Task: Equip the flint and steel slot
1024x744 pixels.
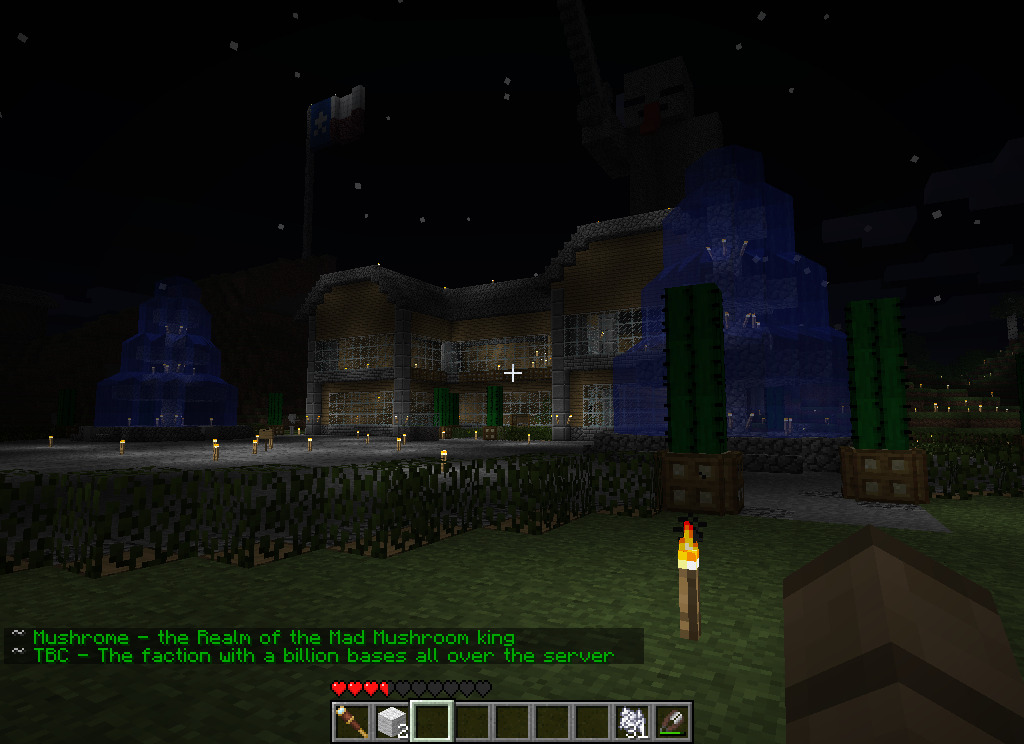Action: click(x=672, y=721)
